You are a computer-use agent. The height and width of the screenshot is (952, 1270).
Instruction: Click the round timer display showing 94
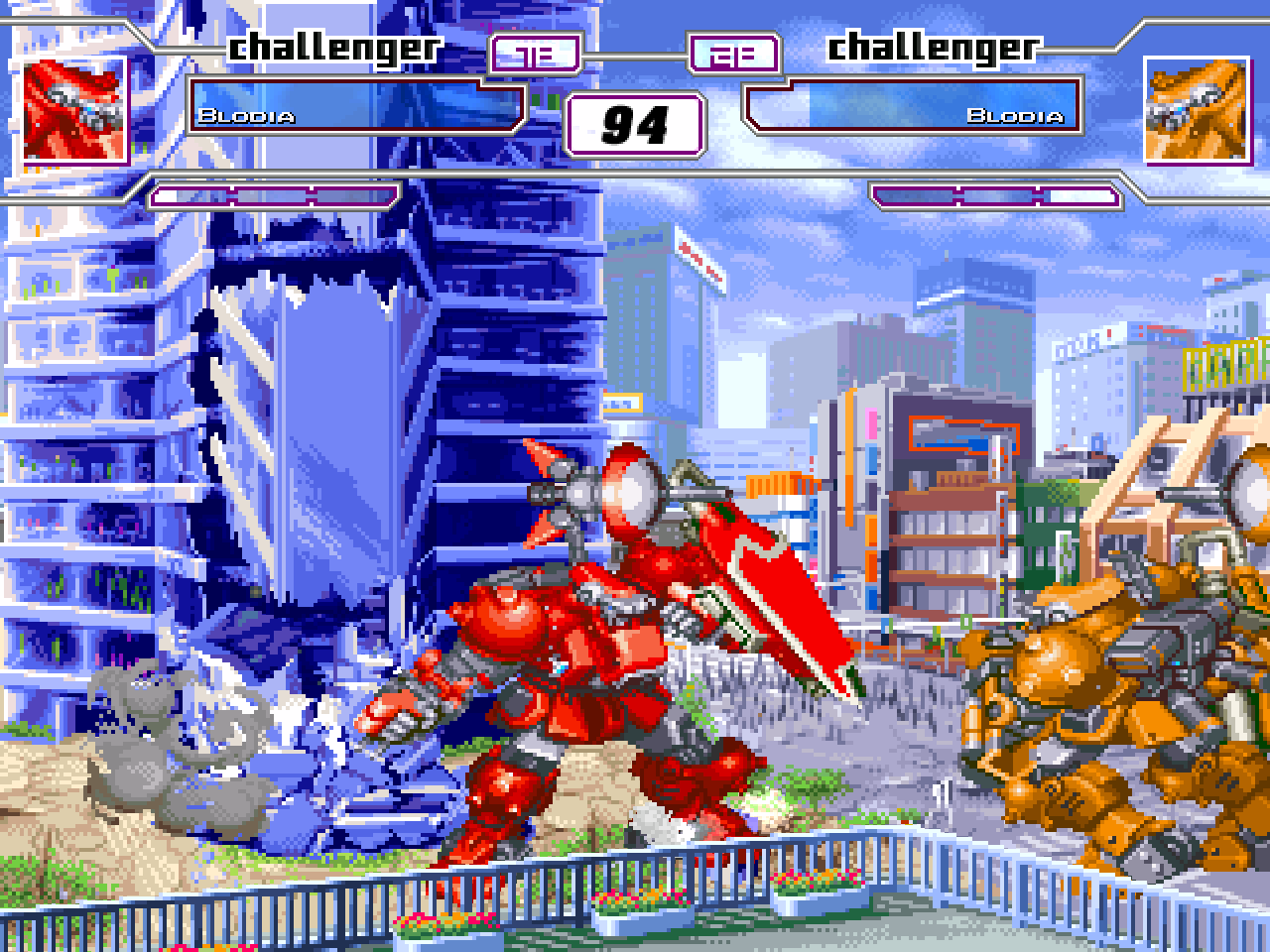[x=635, y=123]
